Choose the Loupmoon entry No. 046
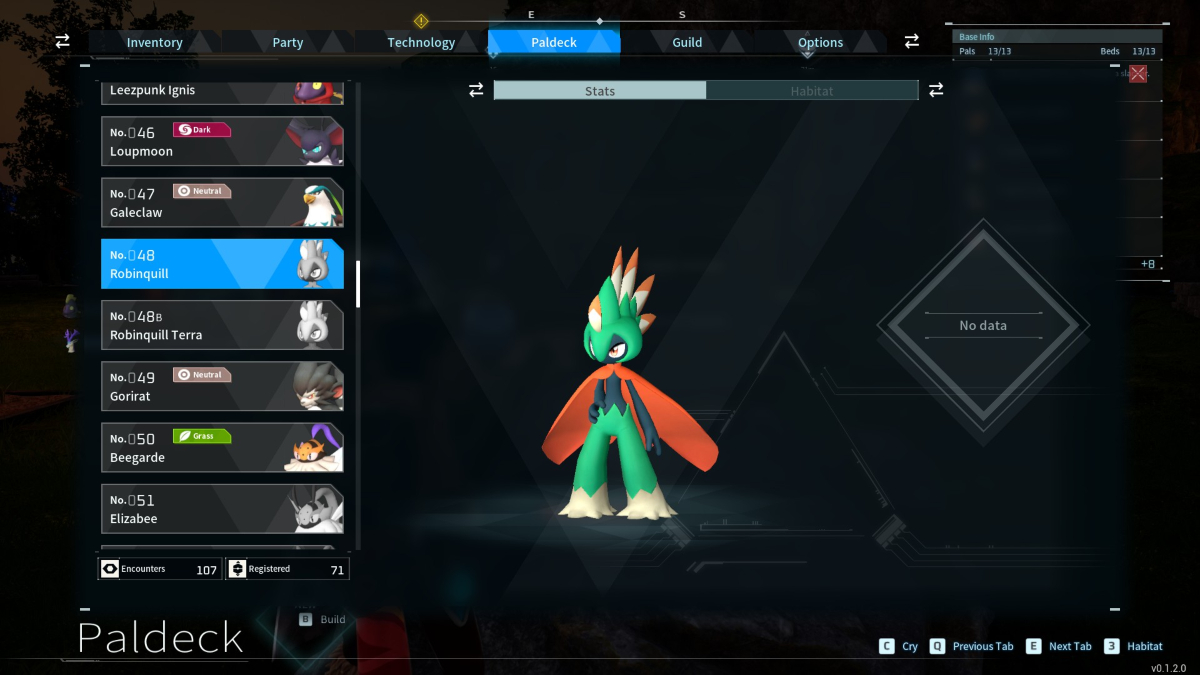Screen dimensions: 1200x675 click(222, 141)
